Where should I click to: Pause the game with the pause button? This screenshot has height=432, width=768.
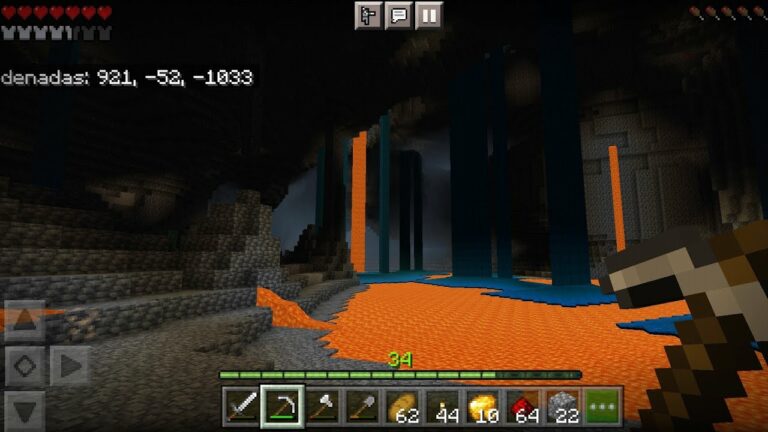click(428, 15)
